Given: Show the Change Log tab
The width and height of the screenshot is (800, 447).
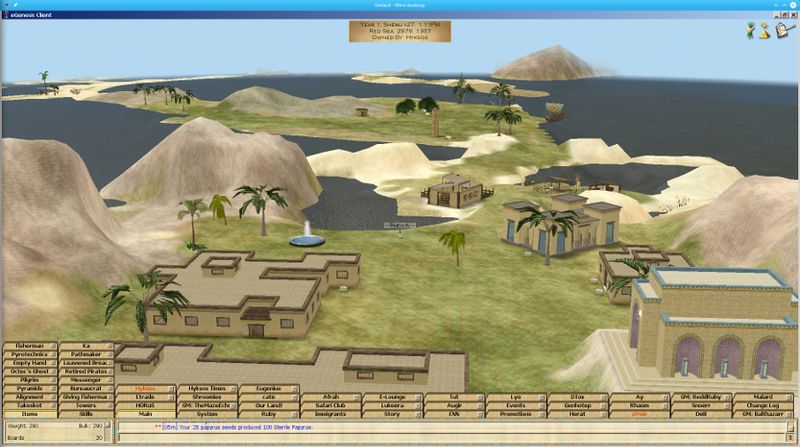Looking at the screenshot, I should (x=764, y=404).
